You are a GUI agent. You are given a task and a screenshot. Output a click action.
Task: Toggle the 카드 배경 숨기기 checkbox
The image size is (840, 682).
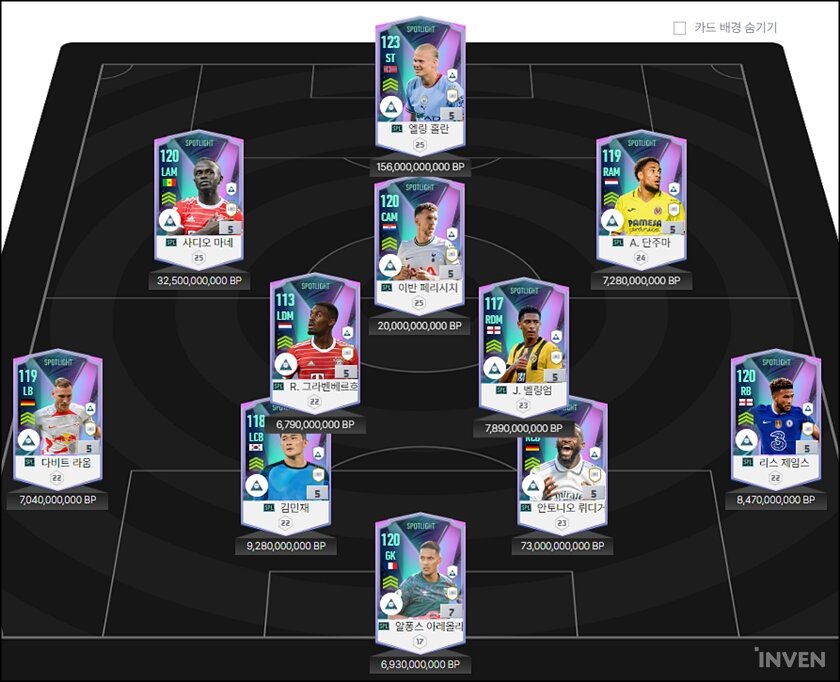(x=680, y=28)
